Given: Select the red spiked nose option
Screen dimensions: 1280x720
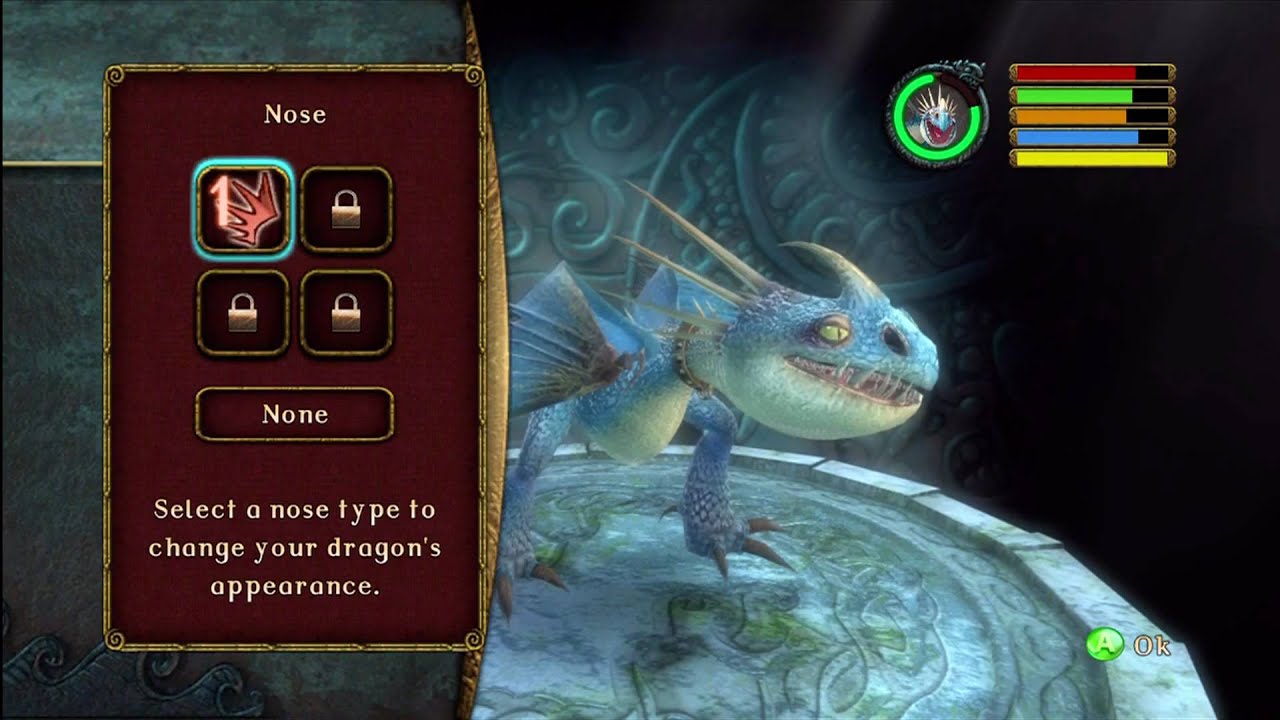Looking at the screenshot, I should click(244, 210).
